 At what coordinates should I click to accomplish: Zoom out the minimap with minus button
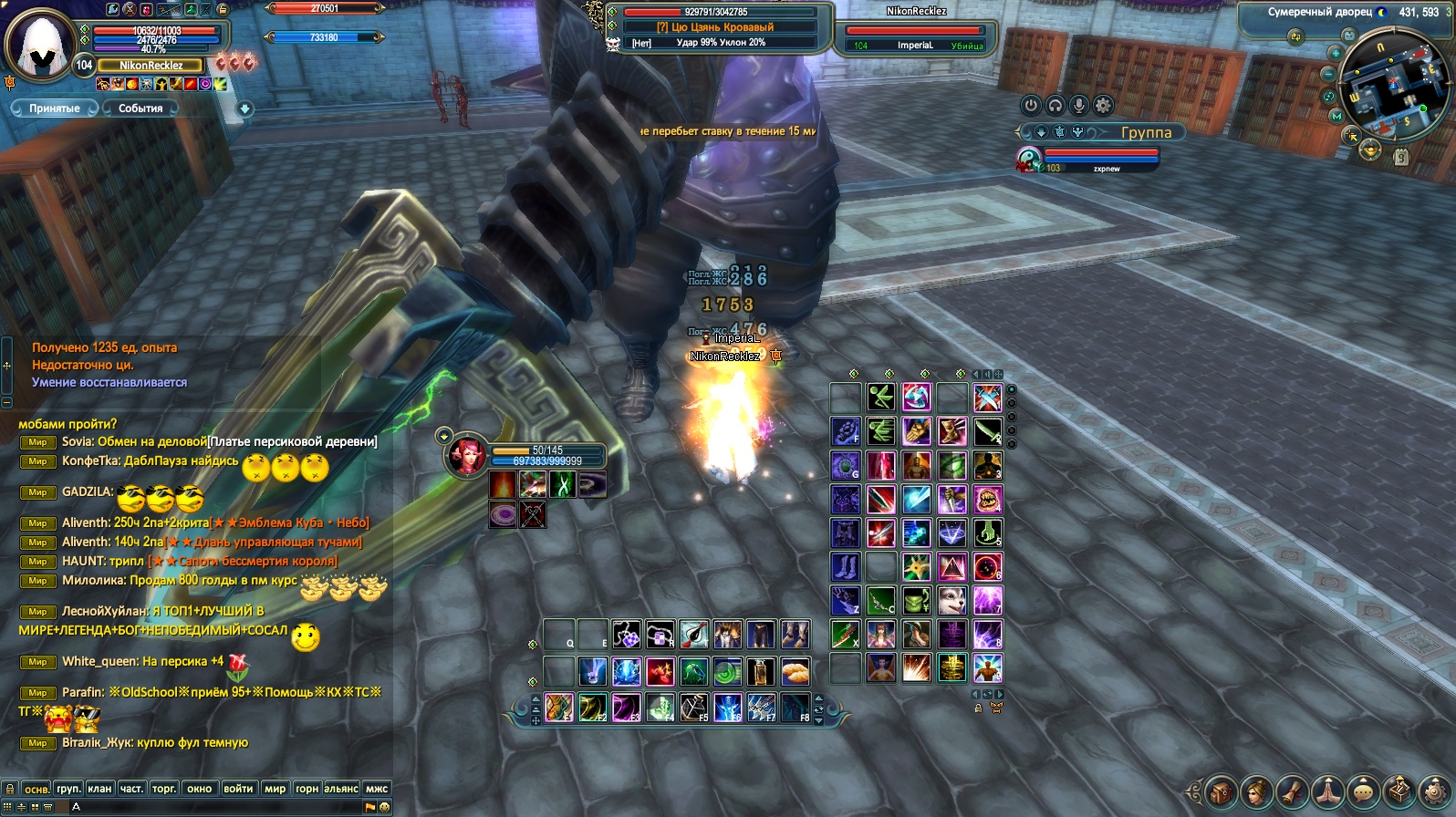(1330, 73)
